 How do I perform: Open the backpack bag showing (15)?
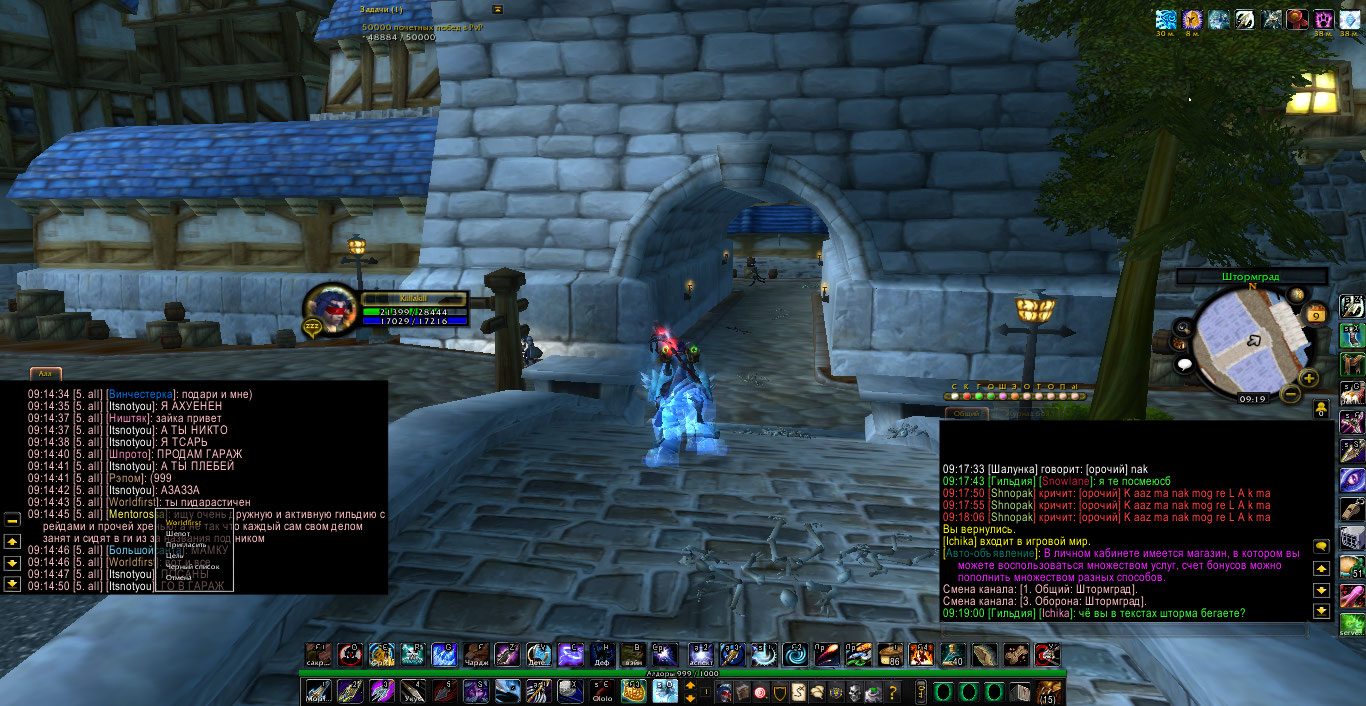tap(1049, 691)
